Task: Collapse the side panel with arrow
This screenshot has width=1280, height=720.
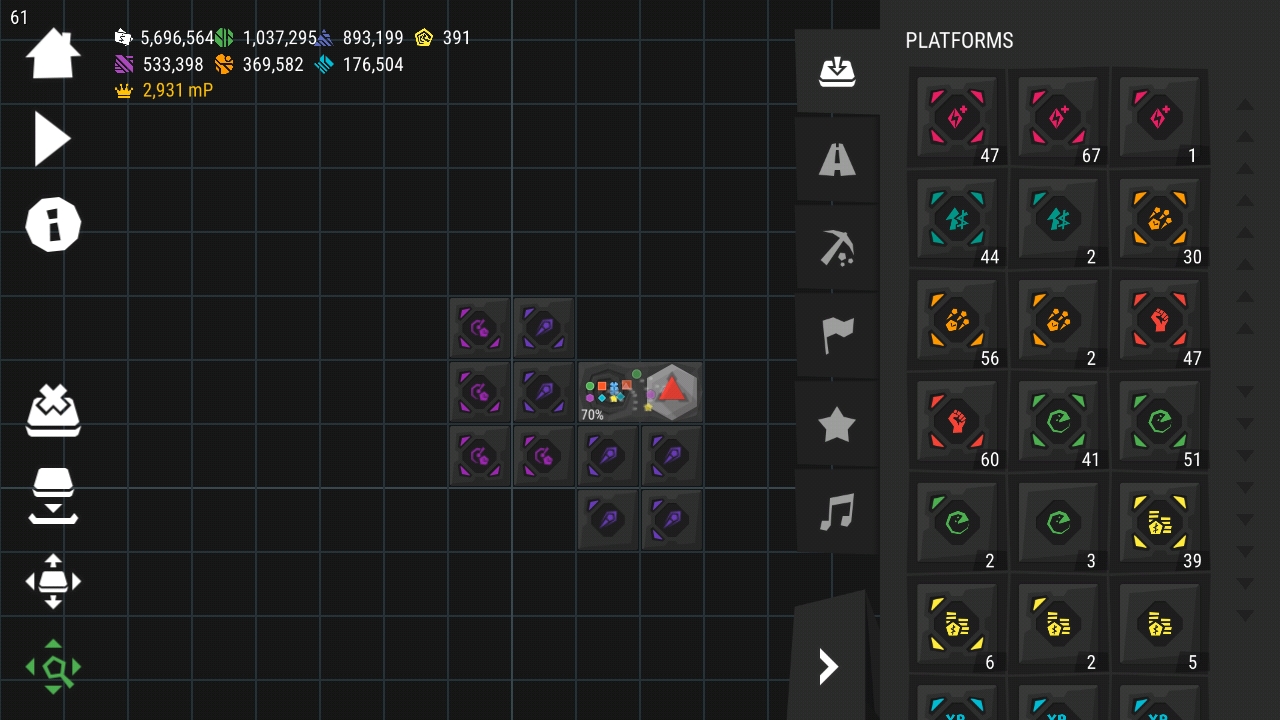Action: (829, 666)
